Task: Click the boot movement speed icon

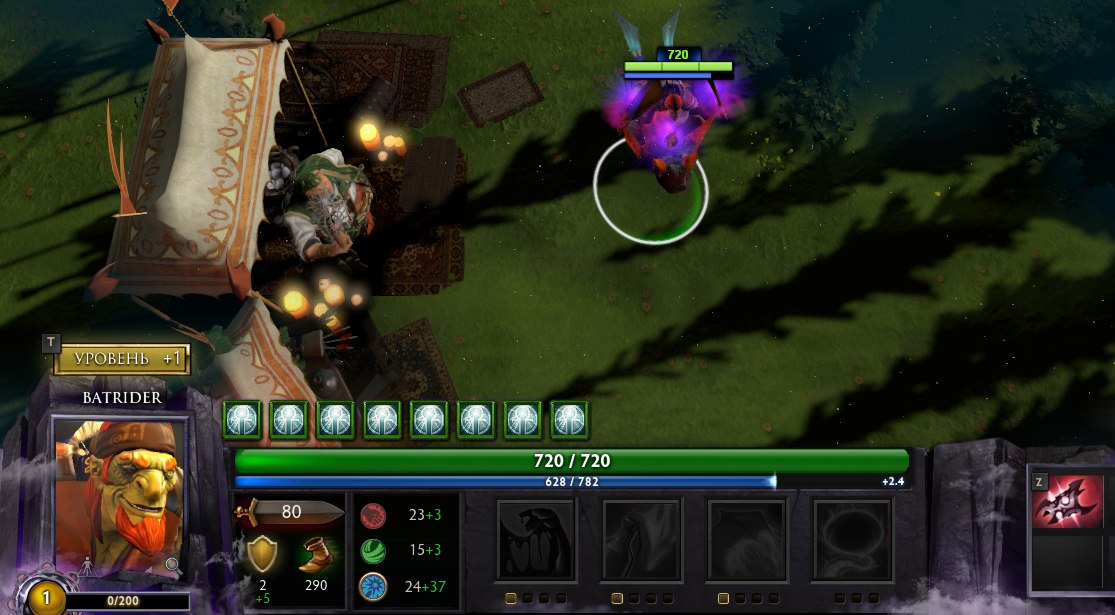Action: click(316, 553)
